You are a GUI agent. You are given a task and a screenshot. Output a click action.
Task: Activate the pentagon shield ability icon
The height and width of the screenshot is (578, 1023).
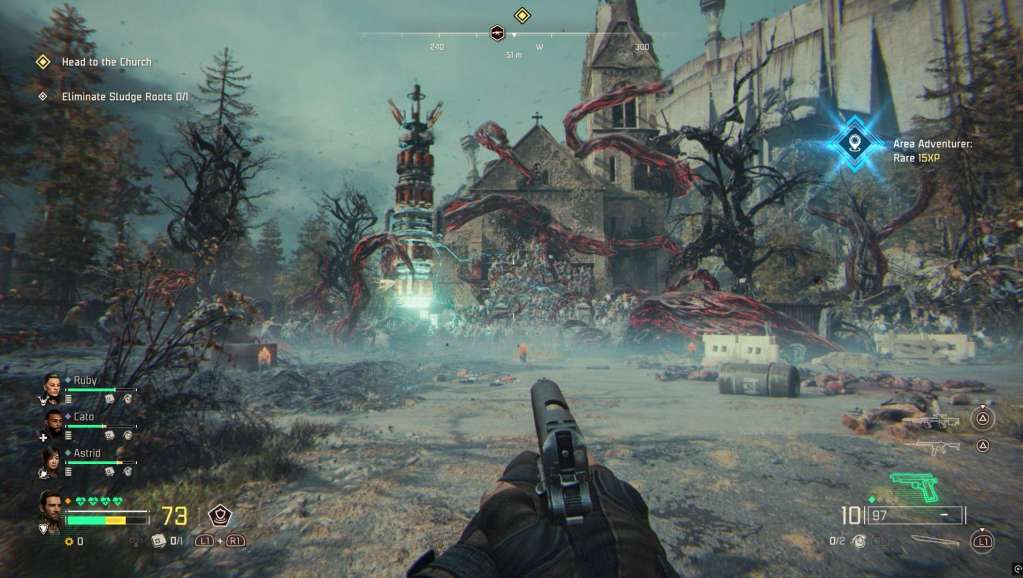[x=219, y=515]
